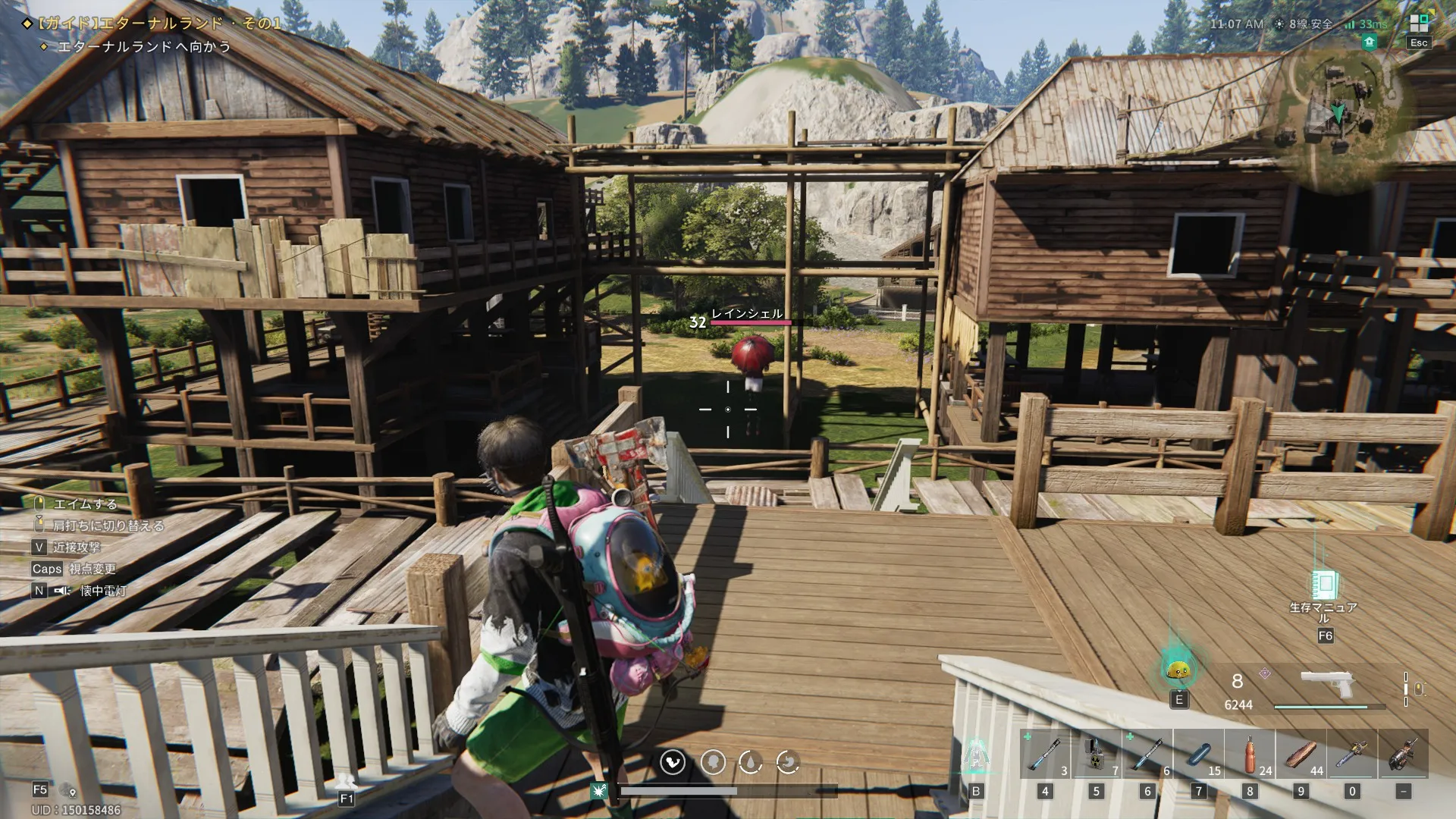Choose the blue capsule pill slot
Viewport: 1456px width, 819px height.
click(x=1198, y=755)
